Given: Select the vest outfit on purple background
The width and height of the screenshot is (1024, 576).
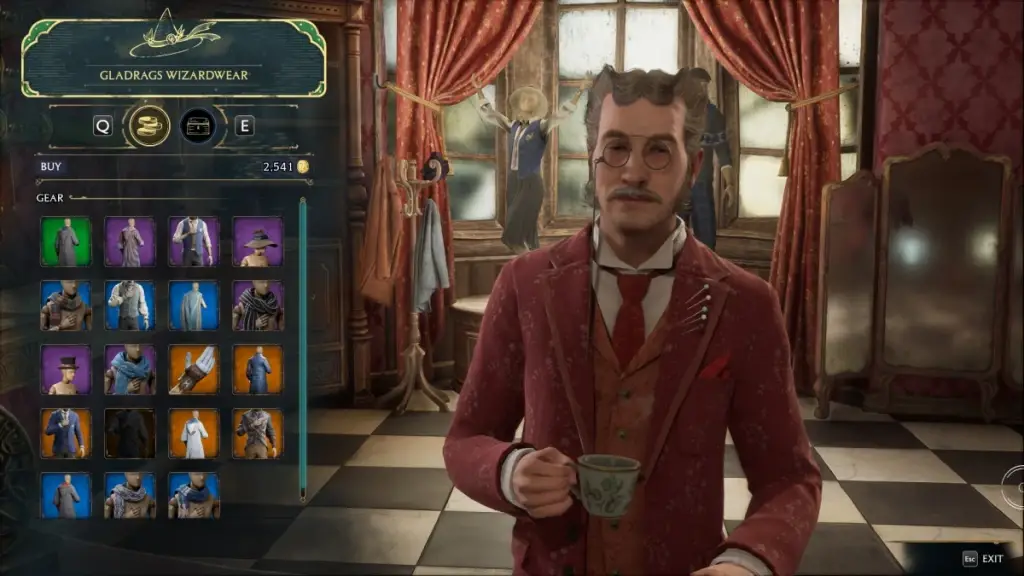Looking at the screenshot, I should [x=194, y=242].
